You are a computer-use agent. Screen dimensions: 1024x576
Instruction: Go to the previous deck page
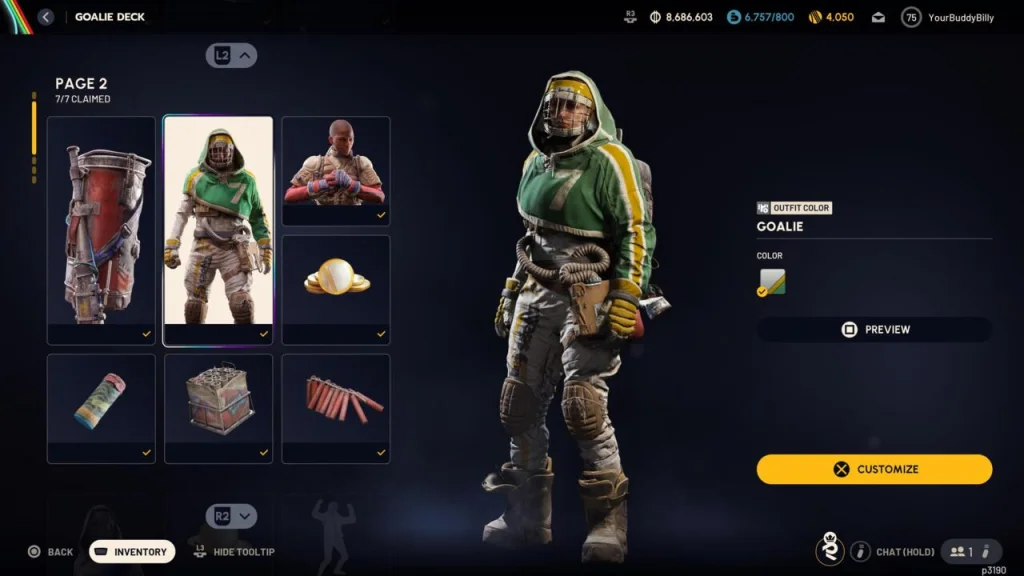point(232,56)
